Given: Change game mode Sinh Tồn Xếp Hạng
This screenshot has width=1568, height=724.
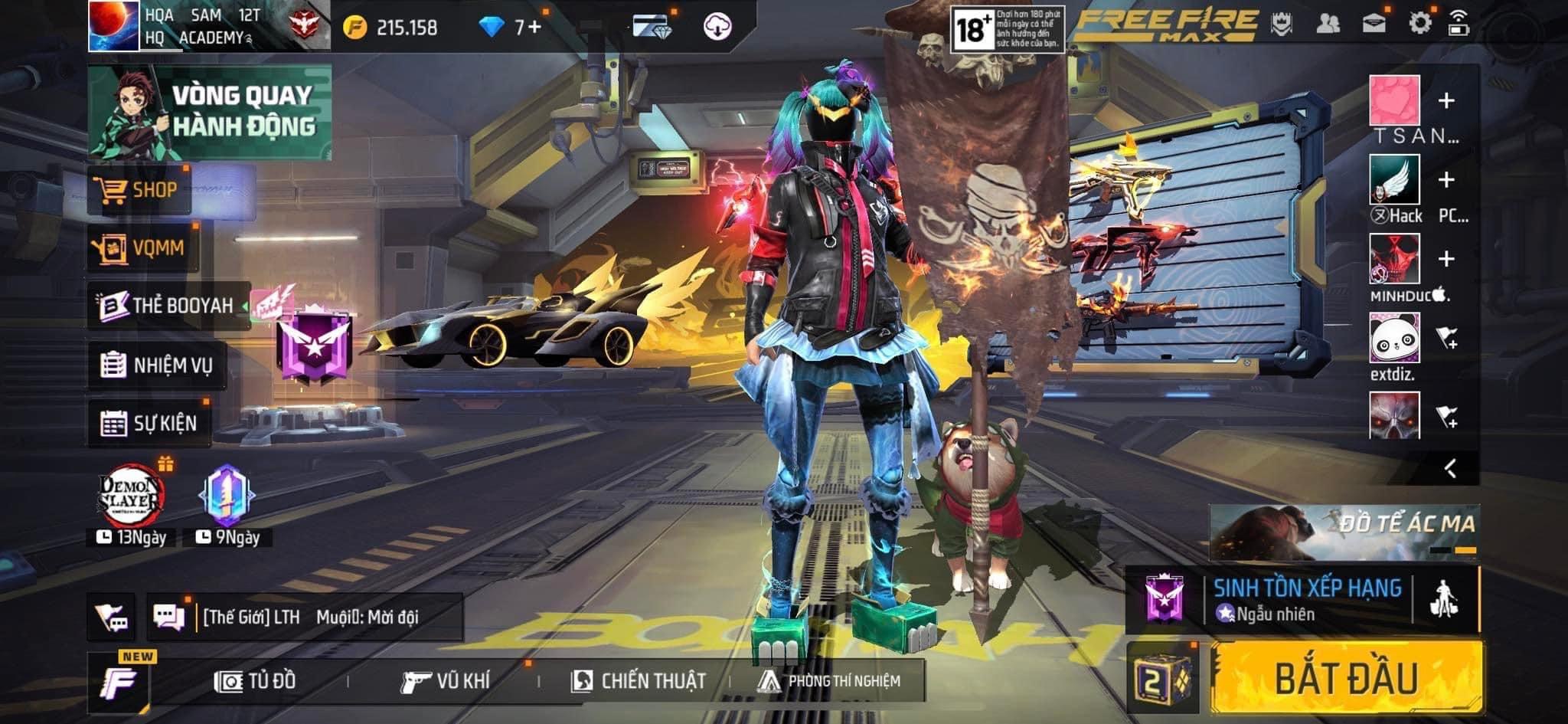Looking at the screenshot, I should pyautogui.click(x=1307, y=599).
